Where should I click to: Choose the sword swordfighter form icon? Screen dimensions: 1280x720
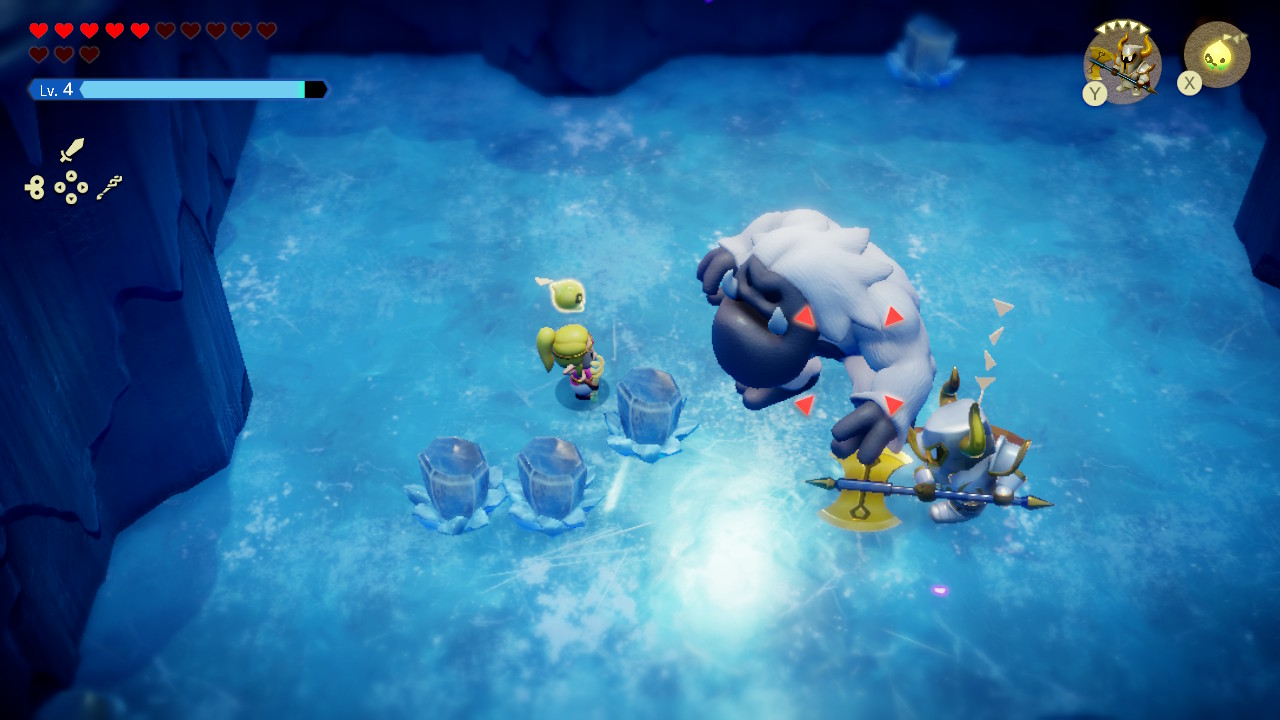pos(72,150)
